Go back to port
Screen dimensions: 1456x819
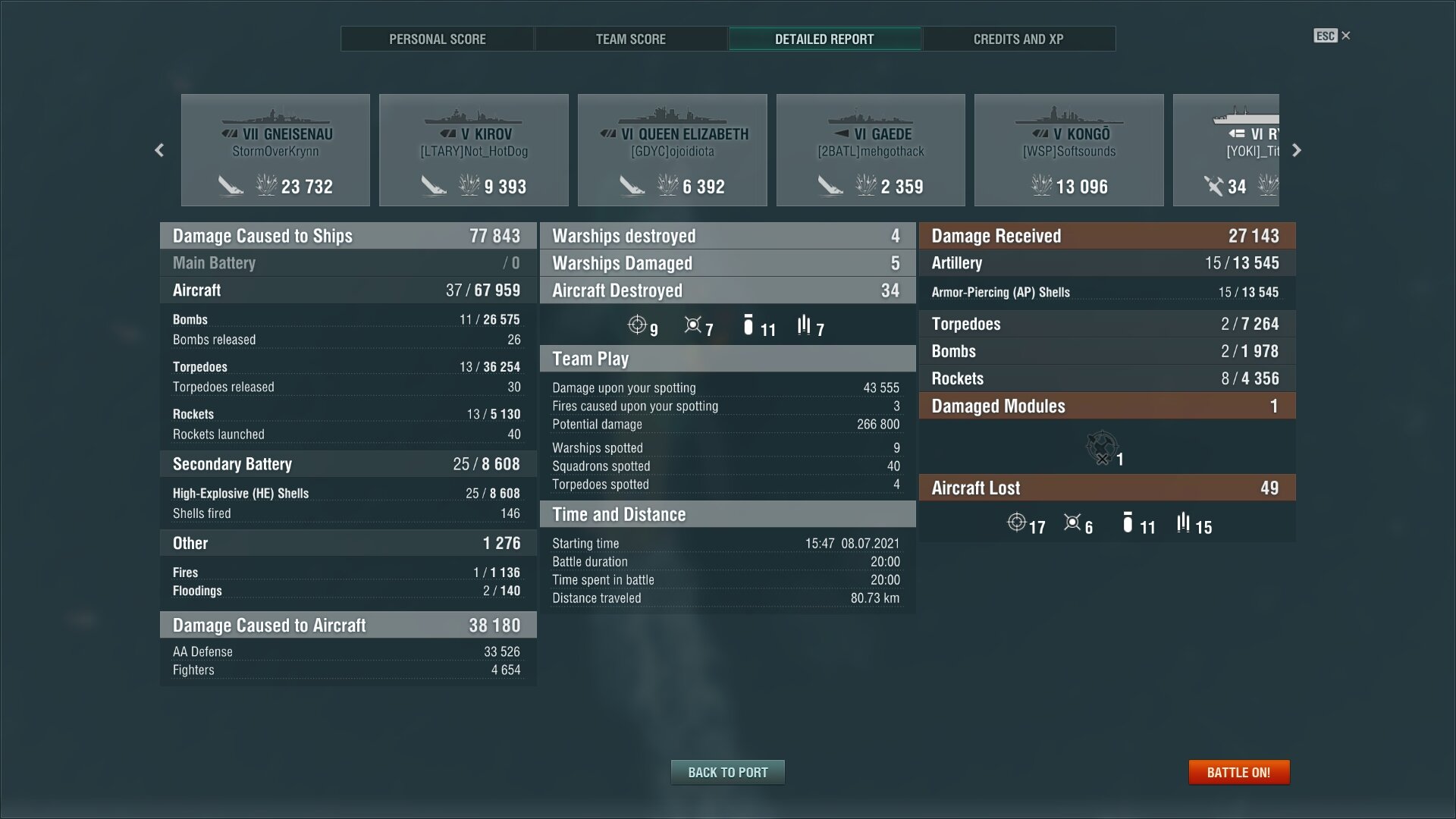point(727,772)
